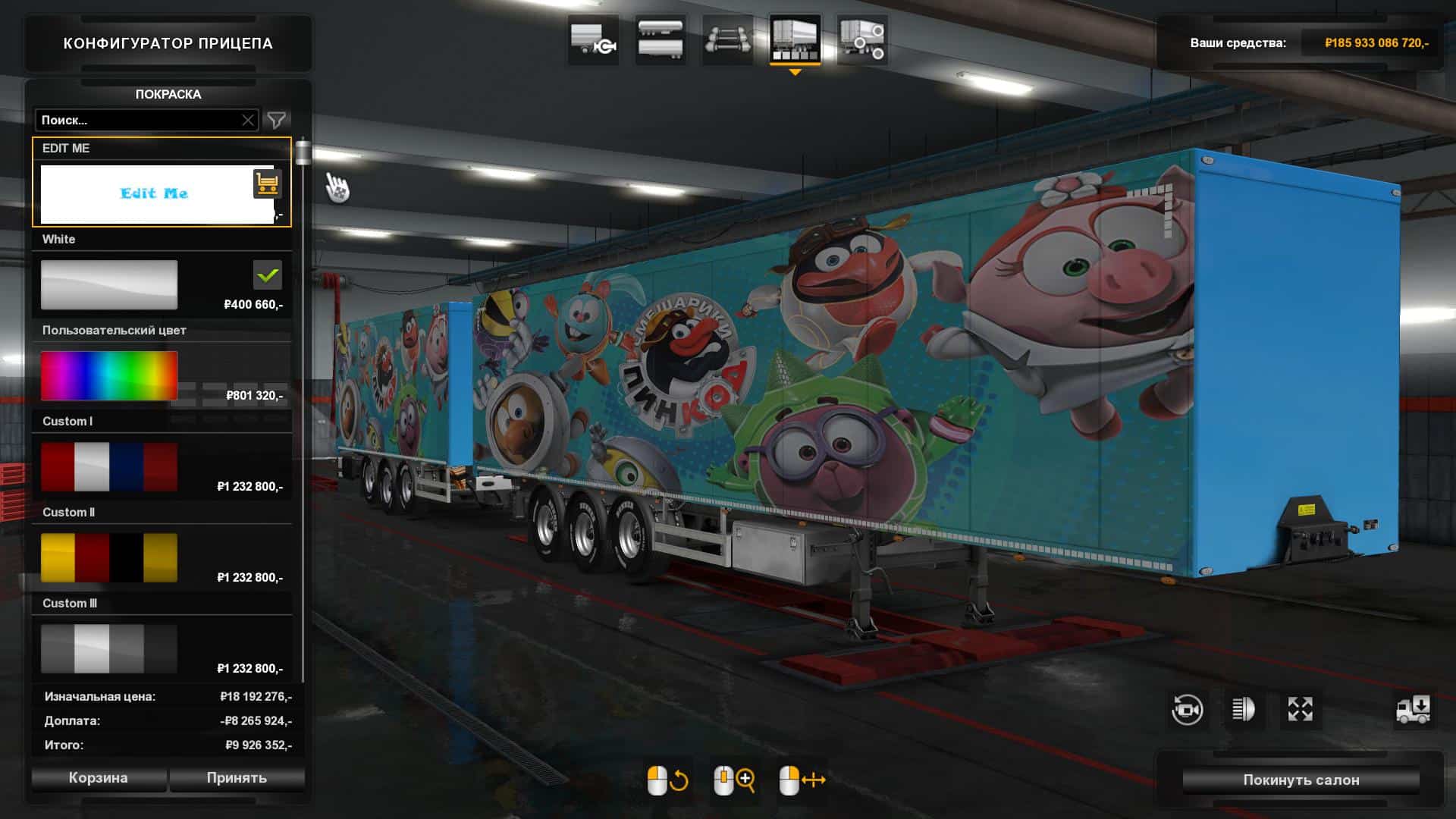Image resolution: width=1456 pixels, height=819 pixels.
Task: Open the trailer chassis axle tab
Action: 727,39
